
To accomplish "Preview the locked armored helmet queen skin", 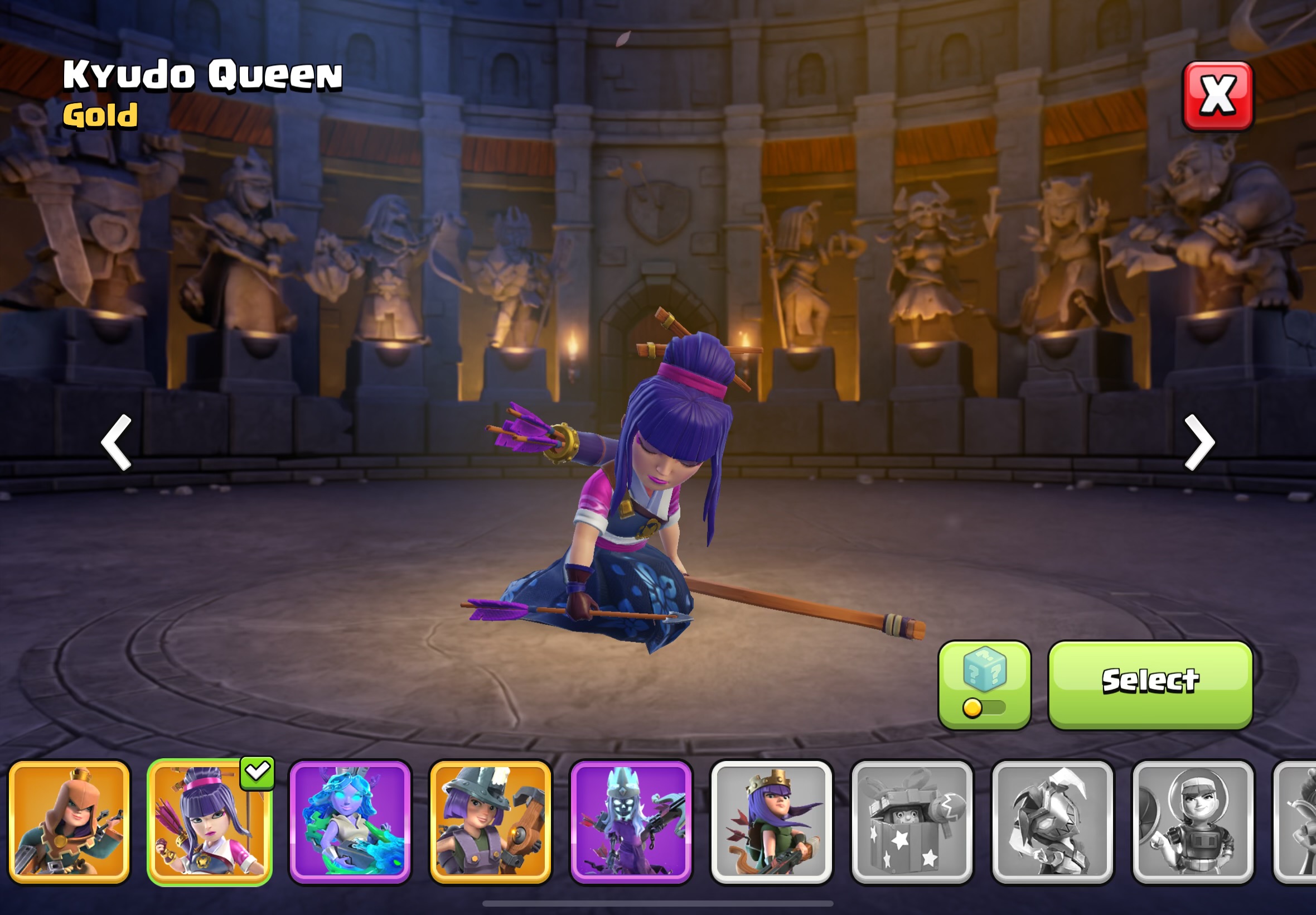I will tap(1052, 822).
